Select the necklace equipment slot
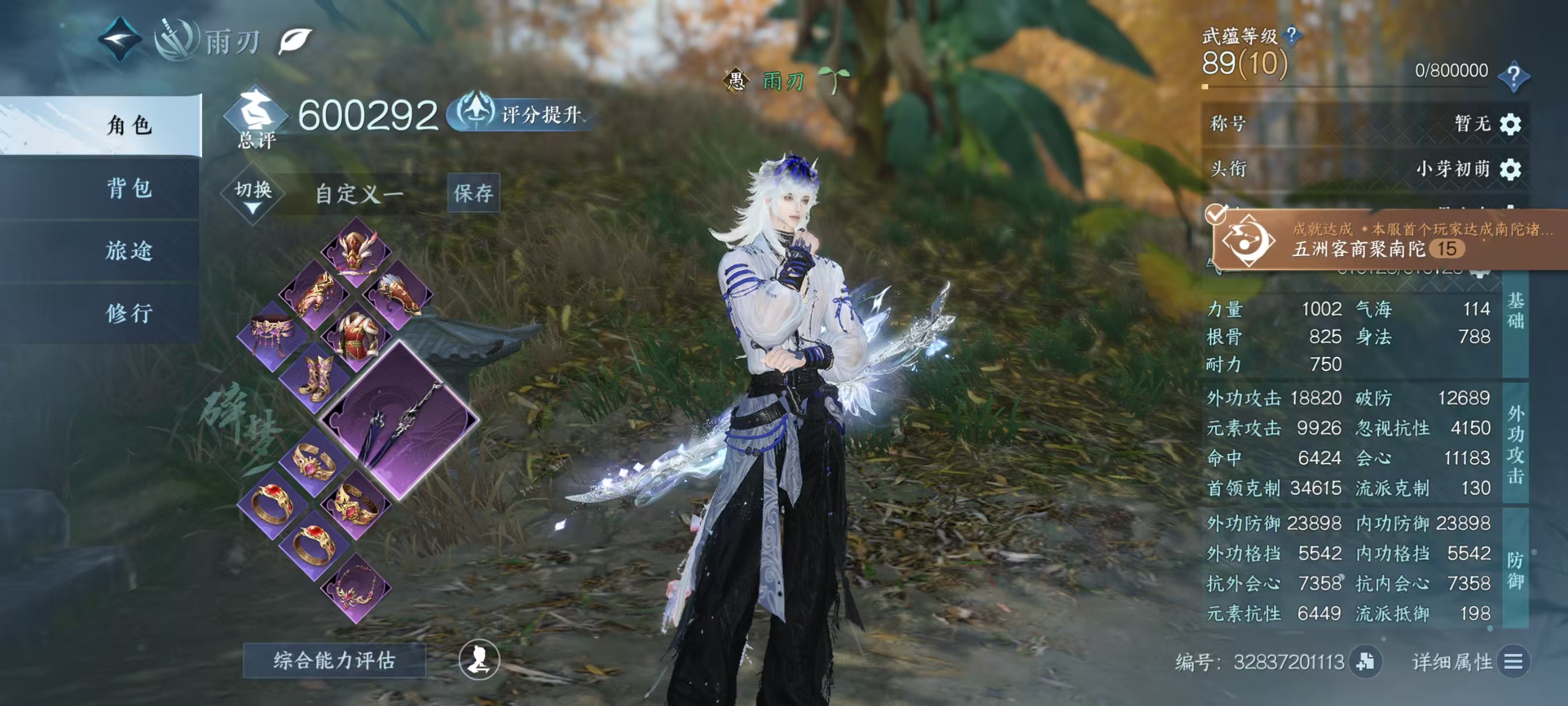 click(356, 587)
